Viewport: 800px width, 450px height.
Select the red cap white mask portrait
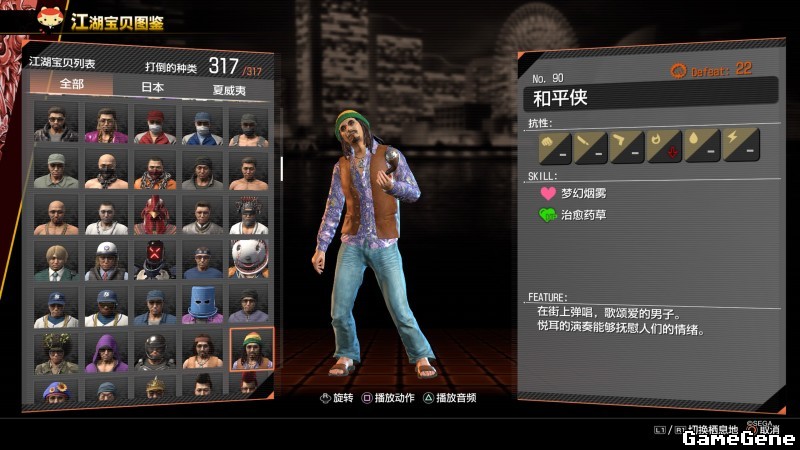(x=154, y=124)
